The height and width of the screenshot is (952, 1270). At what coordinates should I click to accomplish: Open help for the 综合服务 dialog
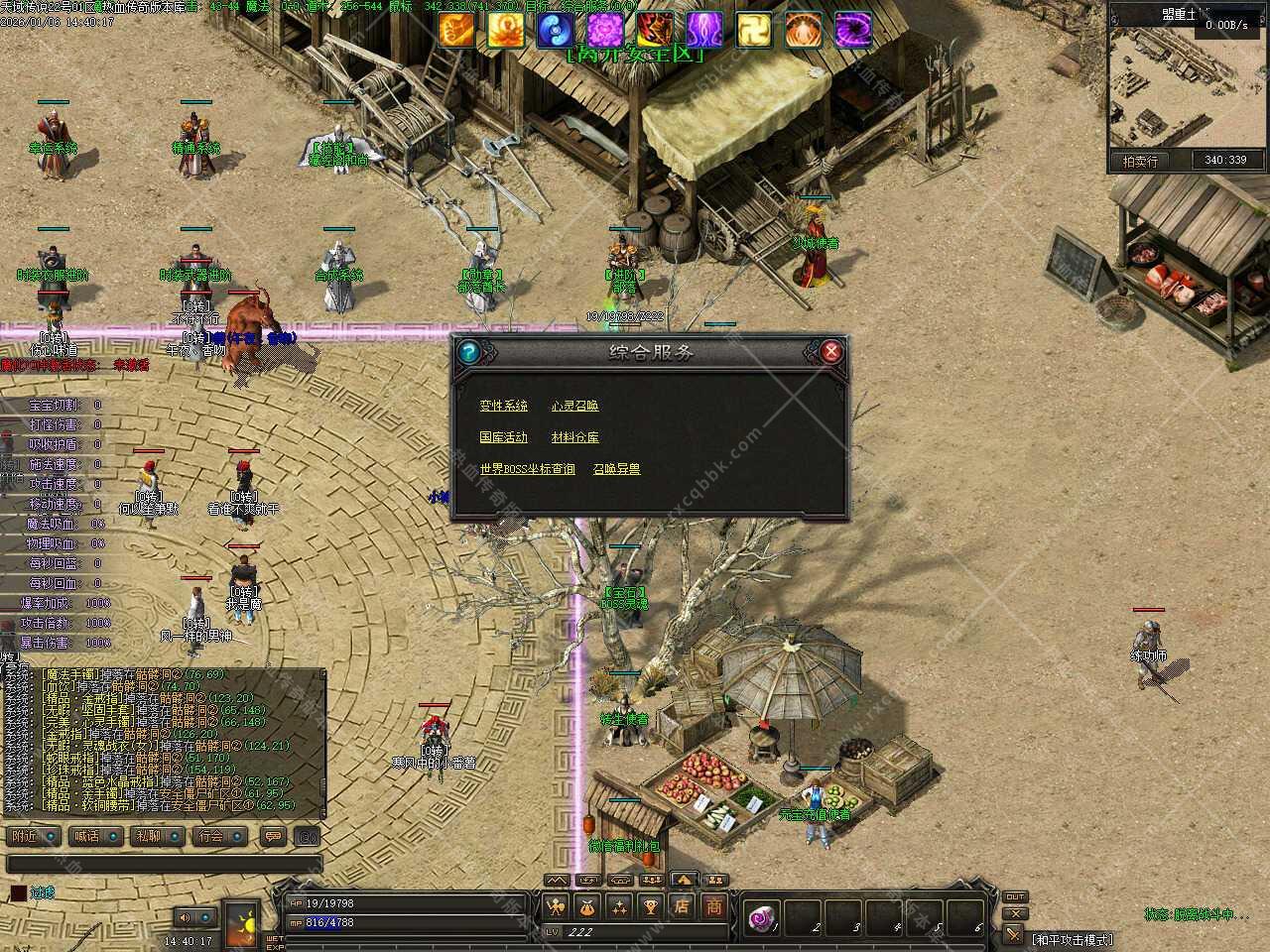(x=469, y=351)
